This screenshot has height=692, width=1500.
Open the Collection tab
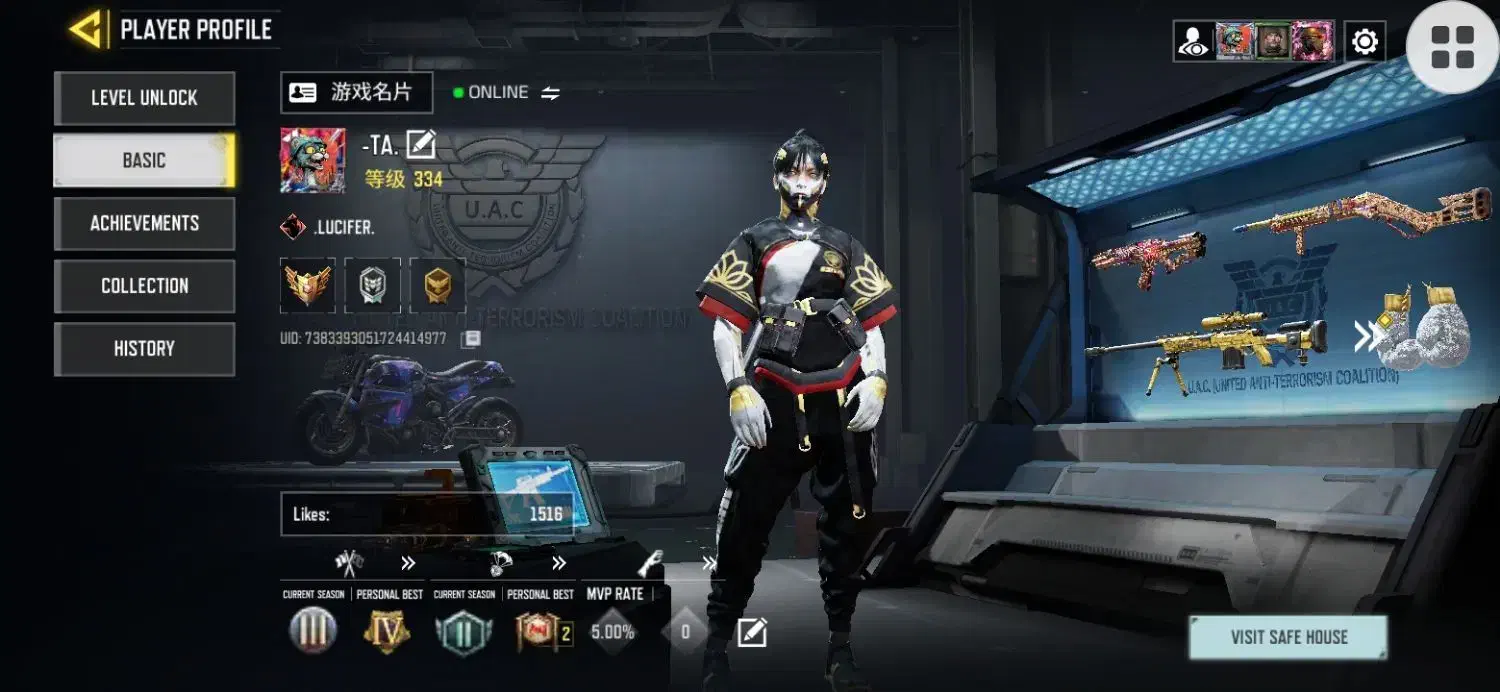click(x=144, y=286)
